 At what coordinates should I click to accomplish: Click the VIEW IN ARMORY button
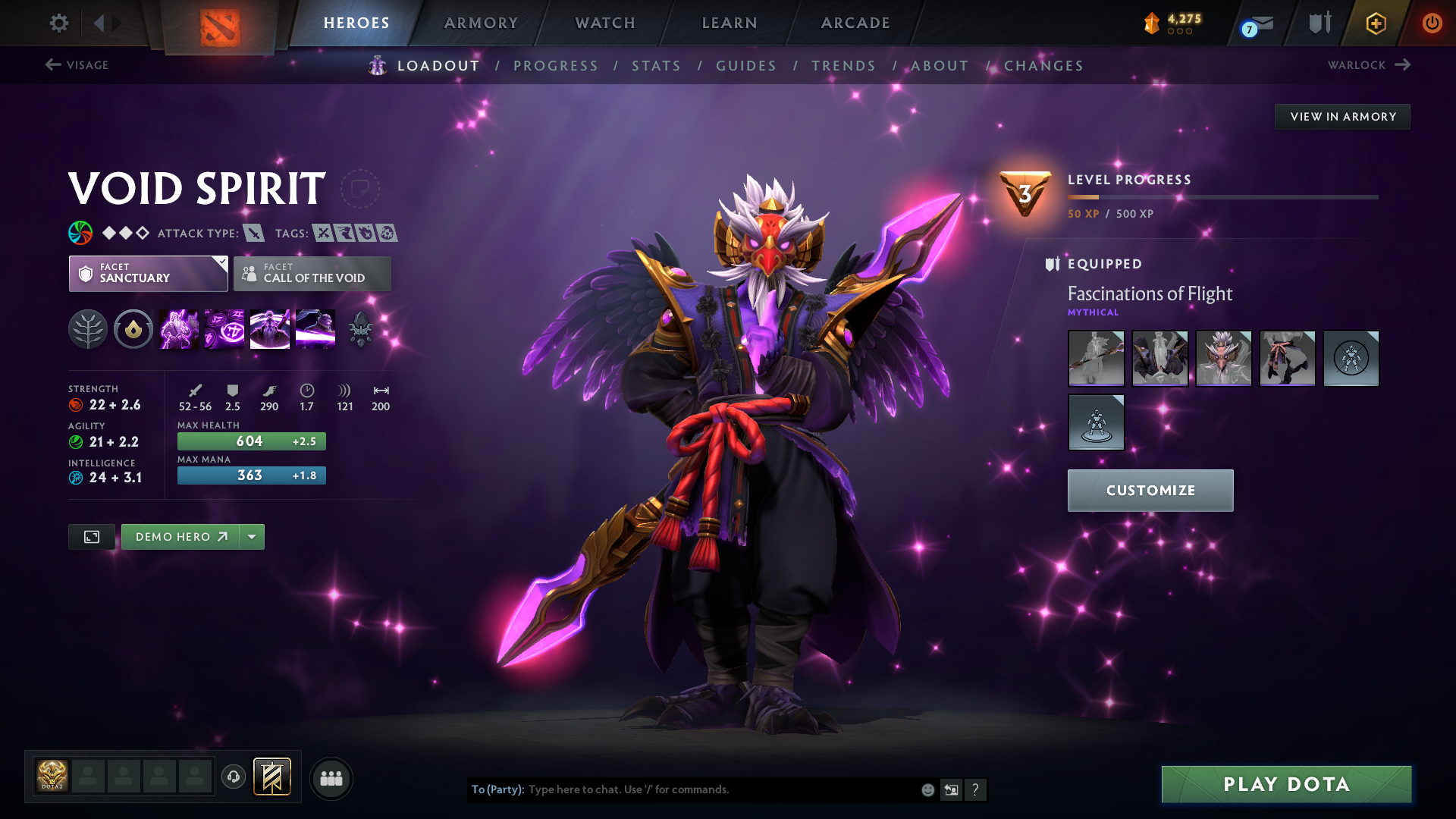pyautogui.click(x=1342, y=116)
